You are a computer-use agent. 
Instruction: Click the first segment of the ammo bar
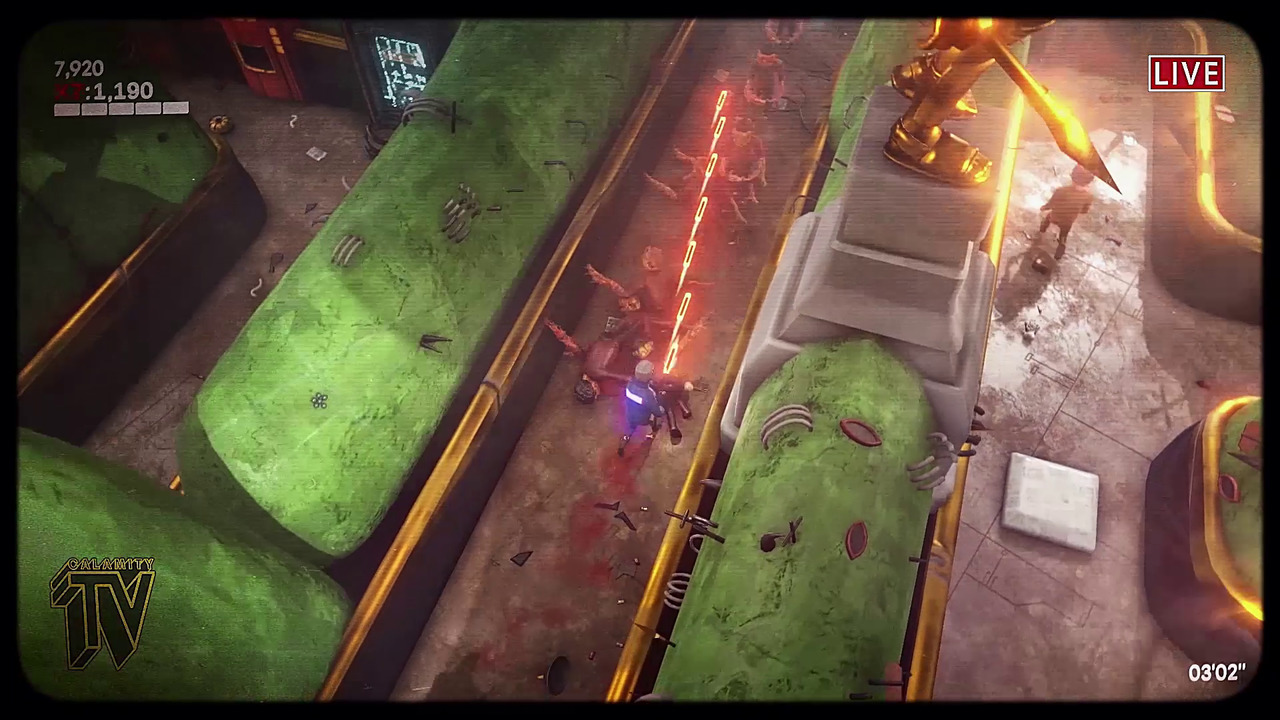click(66, 109)
